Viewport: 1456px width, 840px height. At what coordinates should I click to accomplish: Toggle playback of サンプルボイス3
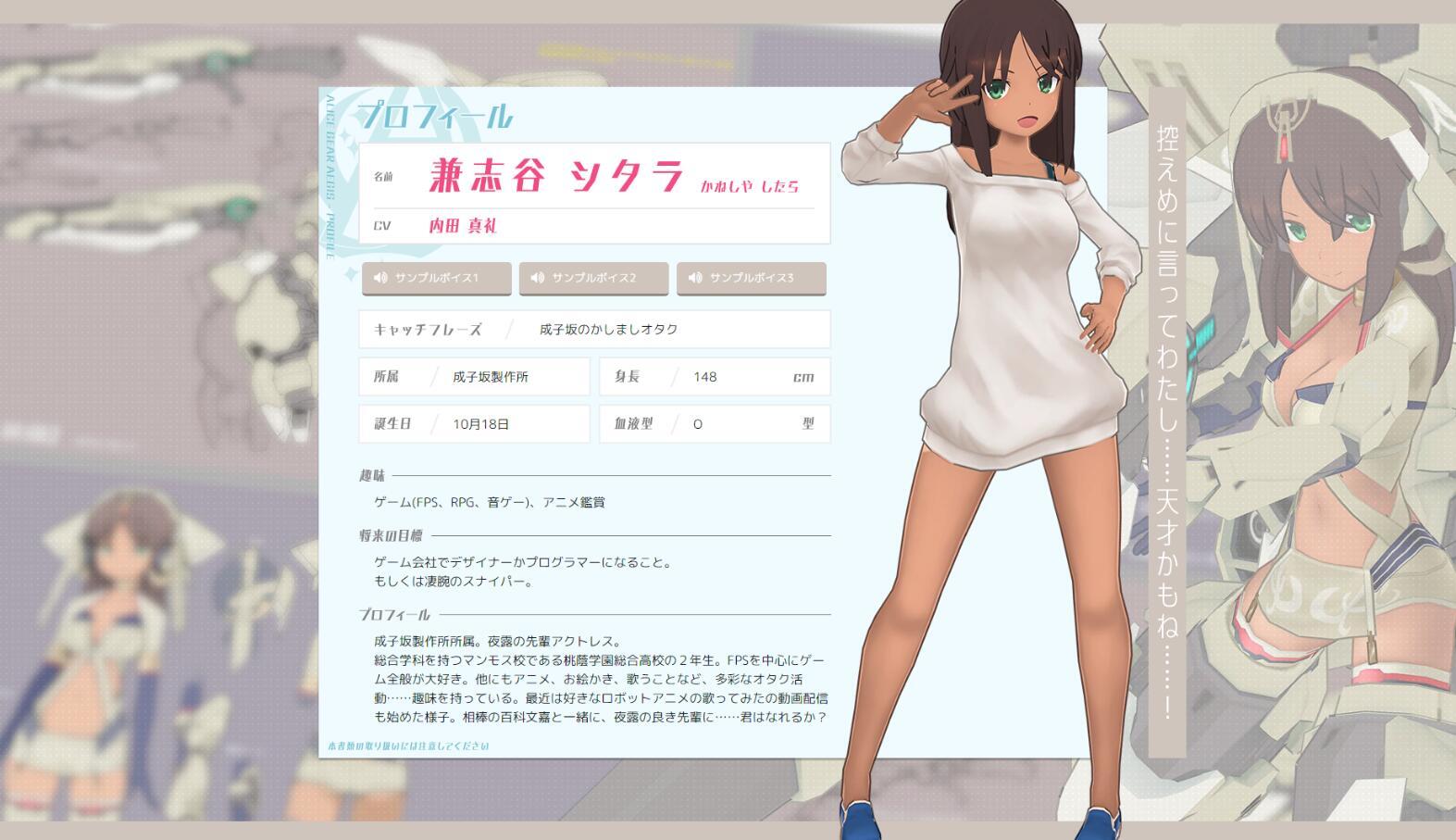point(752,276)
